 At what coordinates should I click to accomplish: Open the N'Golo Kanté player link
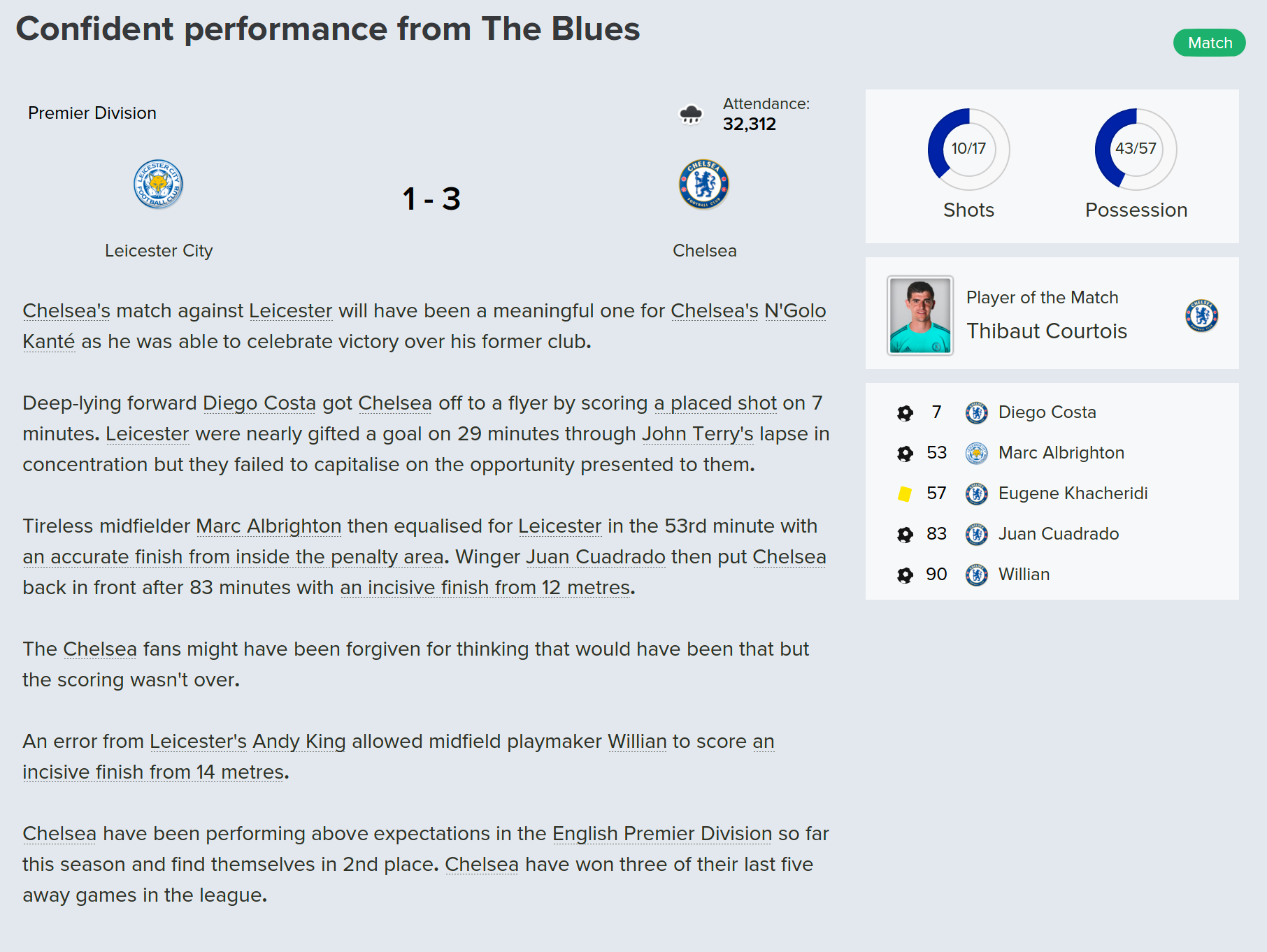coord(794,310)
